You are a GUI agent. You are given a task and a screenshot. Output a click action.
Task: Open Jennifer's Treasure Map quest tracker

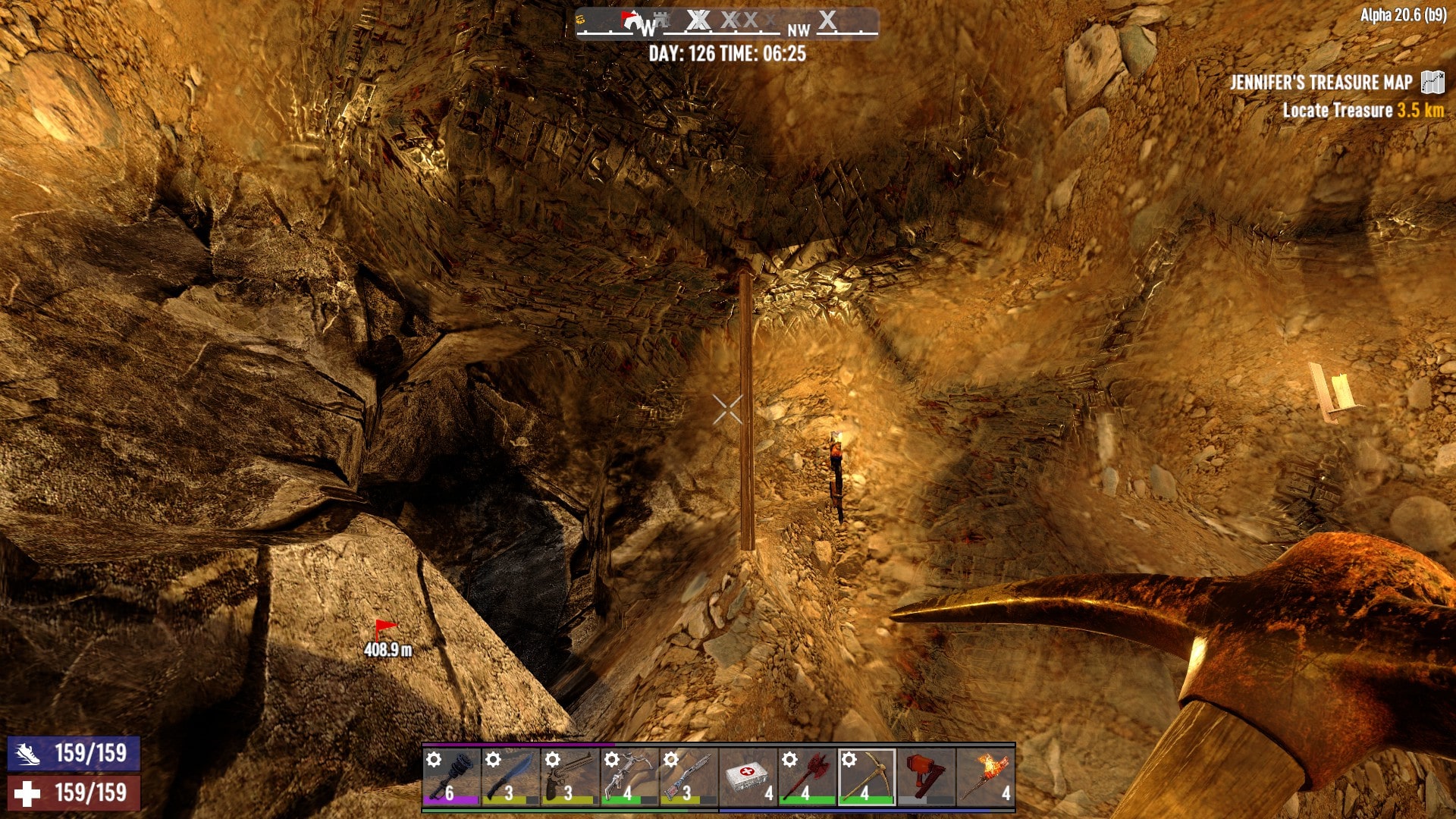(x=1320, y=82)
